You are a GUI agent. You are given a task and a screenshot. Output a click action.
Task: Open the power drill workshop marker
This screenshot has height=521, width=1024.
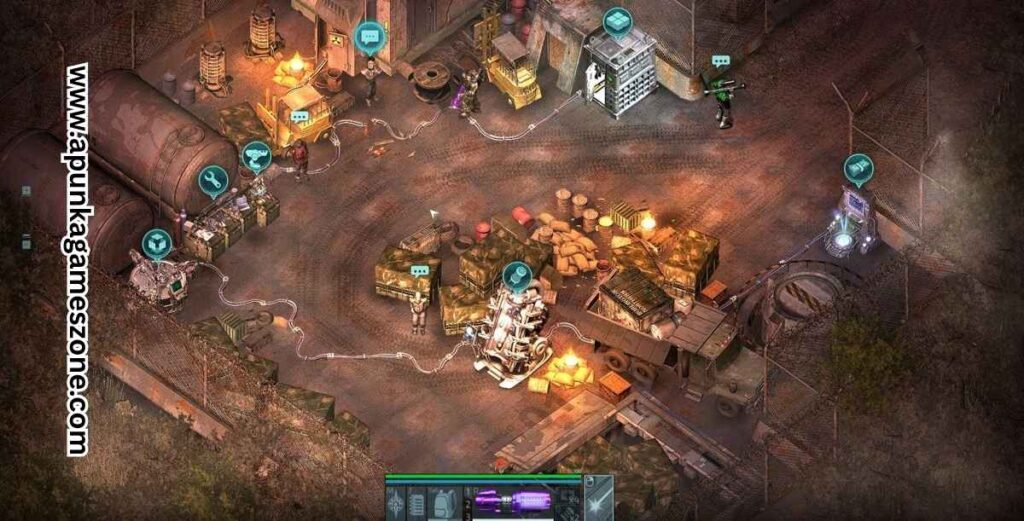[x=257, y=157]
